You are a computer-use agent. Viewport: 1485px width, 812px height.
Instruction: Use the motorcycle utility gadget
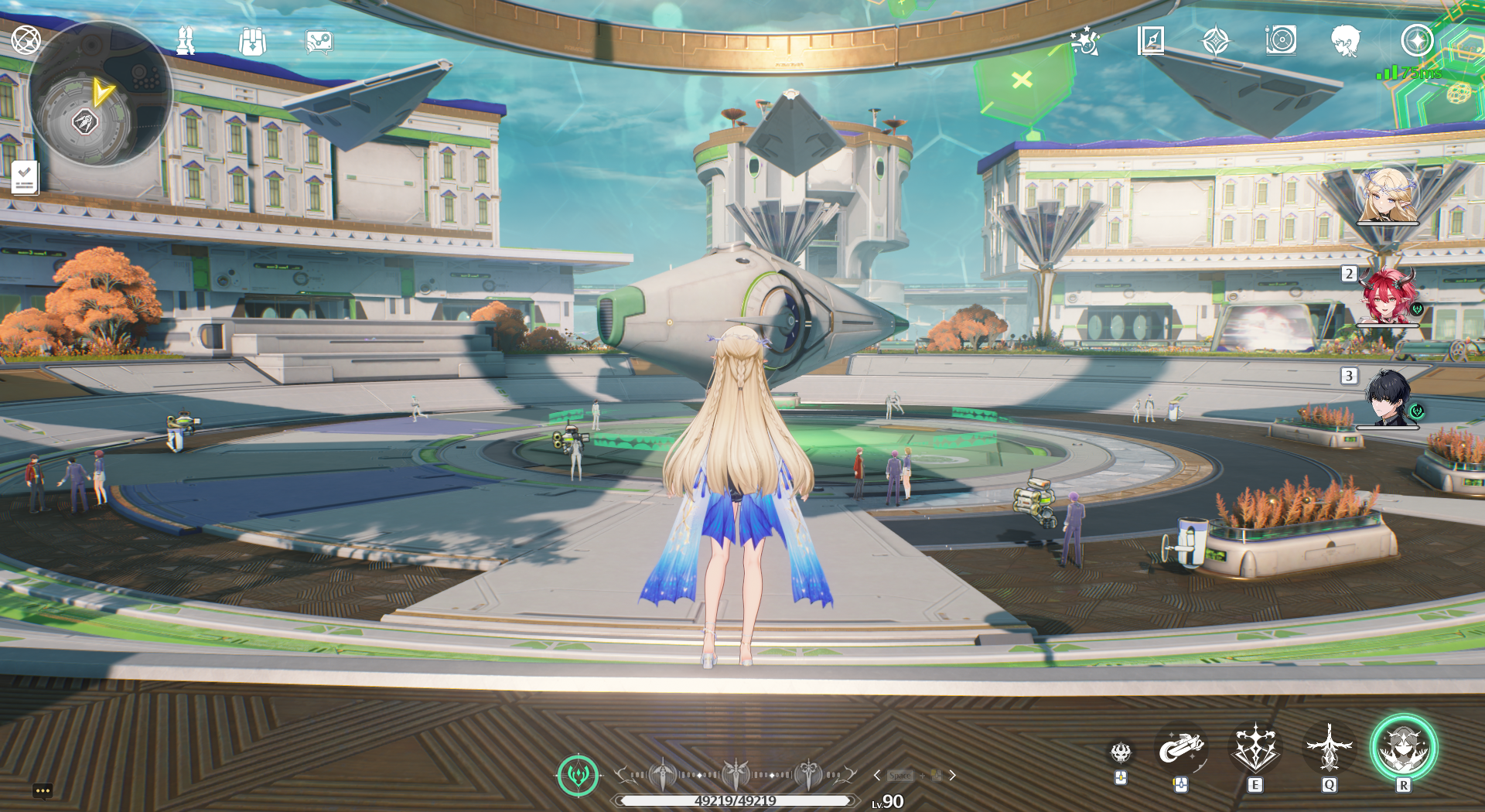pos(1180,749)
